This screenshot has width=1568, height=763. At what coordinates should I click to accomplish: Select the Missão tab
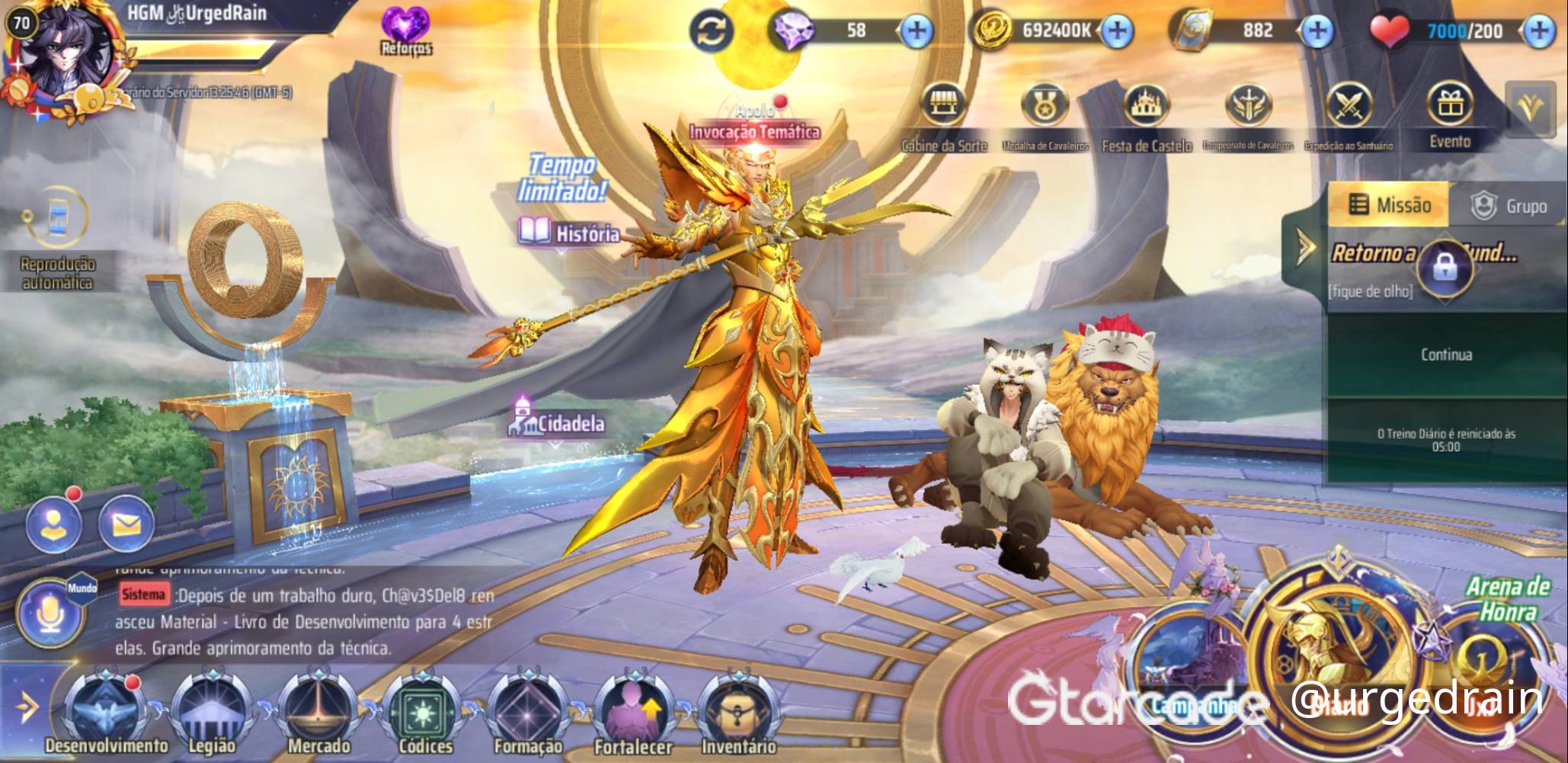coord(1389,205)
